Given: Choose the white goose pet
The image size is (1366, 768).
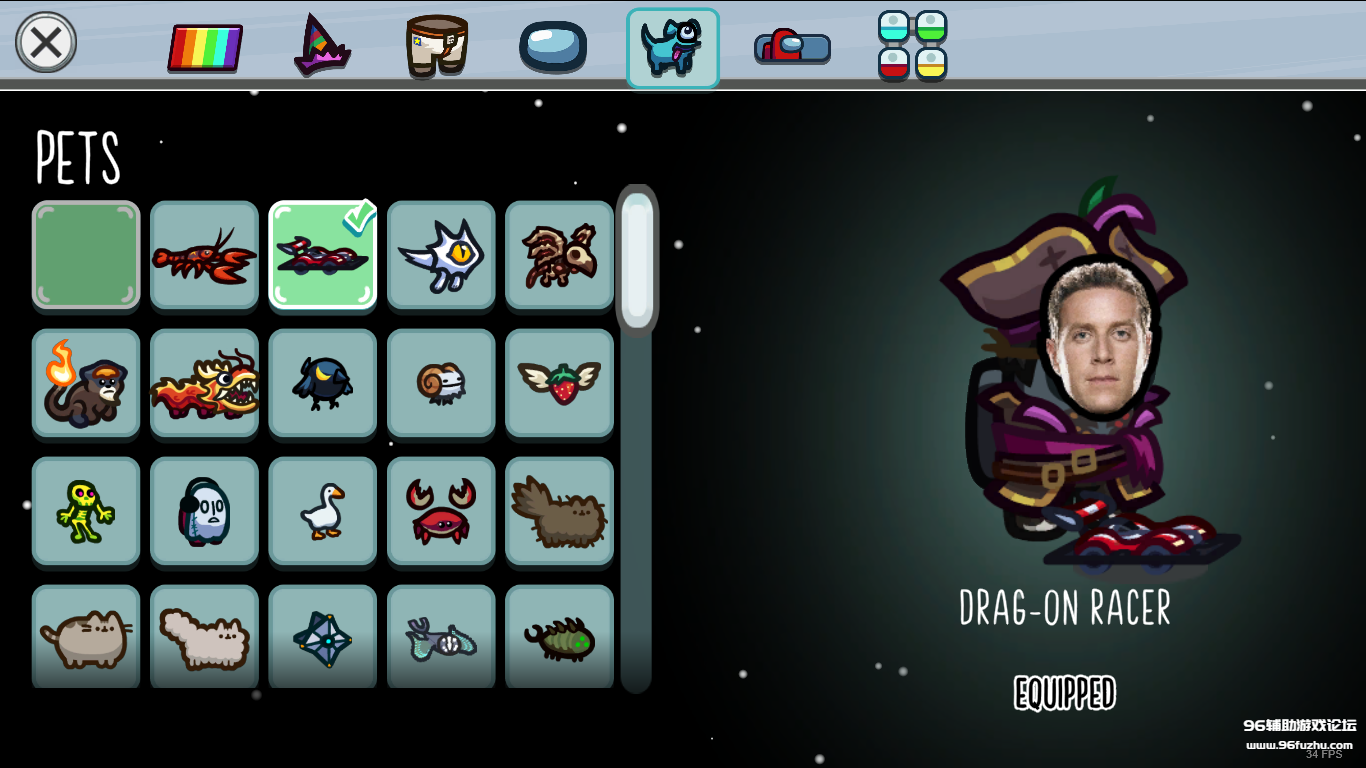Looking at the screenshot, I should (322, 511).
